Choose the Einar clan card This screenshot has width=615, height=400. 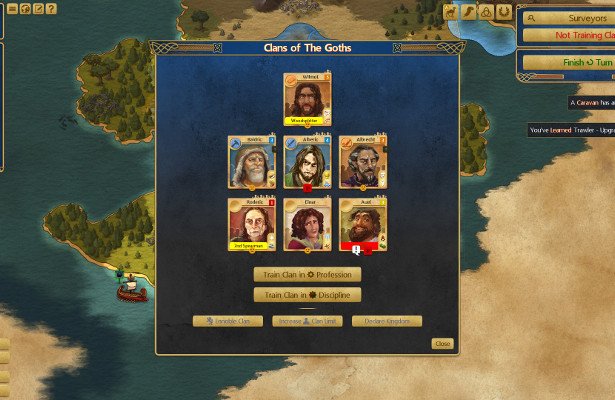tap(307, 223)
